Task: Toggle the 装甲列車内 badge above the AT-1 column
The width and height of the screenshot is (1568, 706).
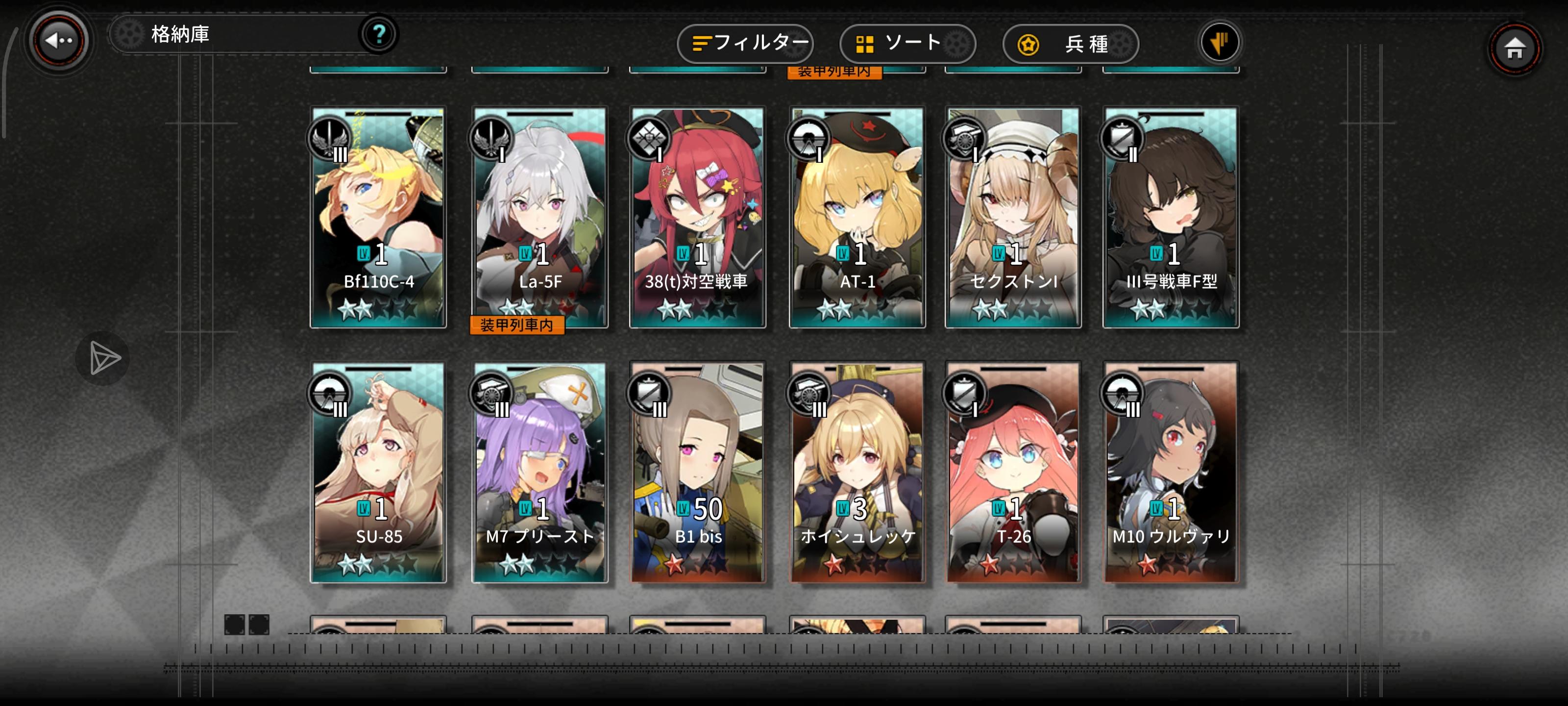Action: click(x=835, y=72)
